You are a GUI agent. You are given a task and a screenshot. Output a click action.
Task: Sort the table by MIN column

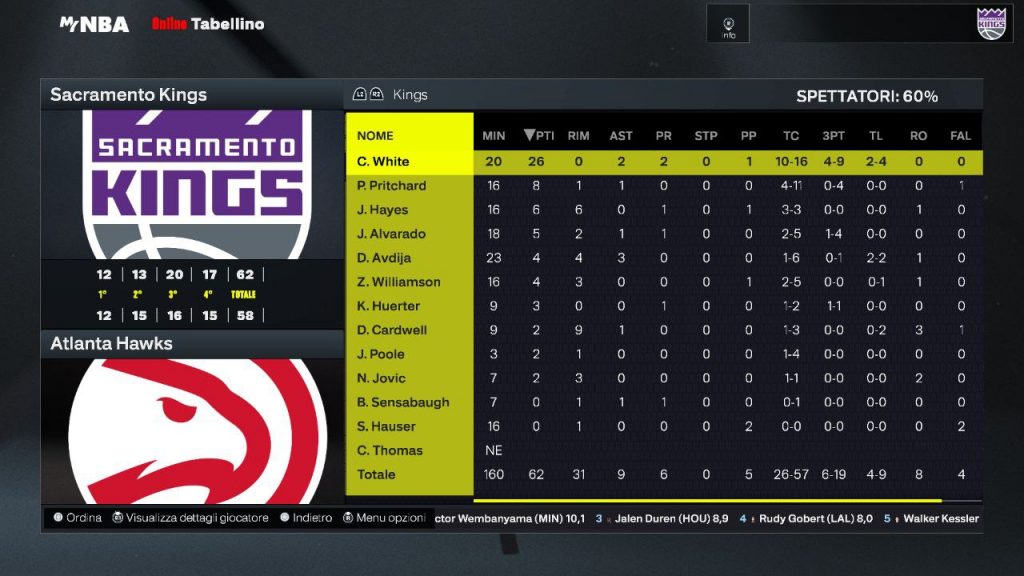point(494,136)
